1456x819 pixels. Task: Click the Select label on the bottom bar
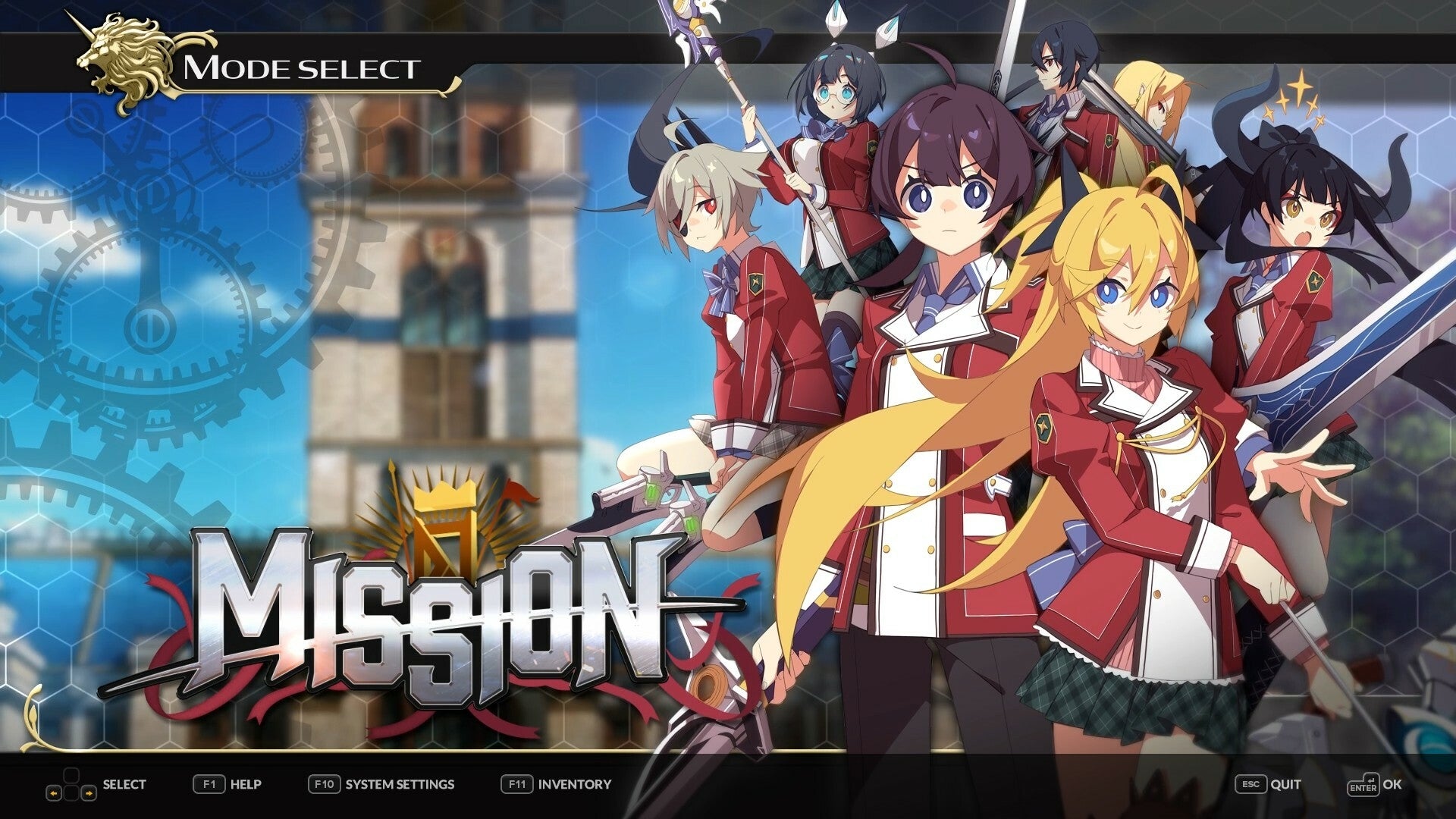pos(123,785)
